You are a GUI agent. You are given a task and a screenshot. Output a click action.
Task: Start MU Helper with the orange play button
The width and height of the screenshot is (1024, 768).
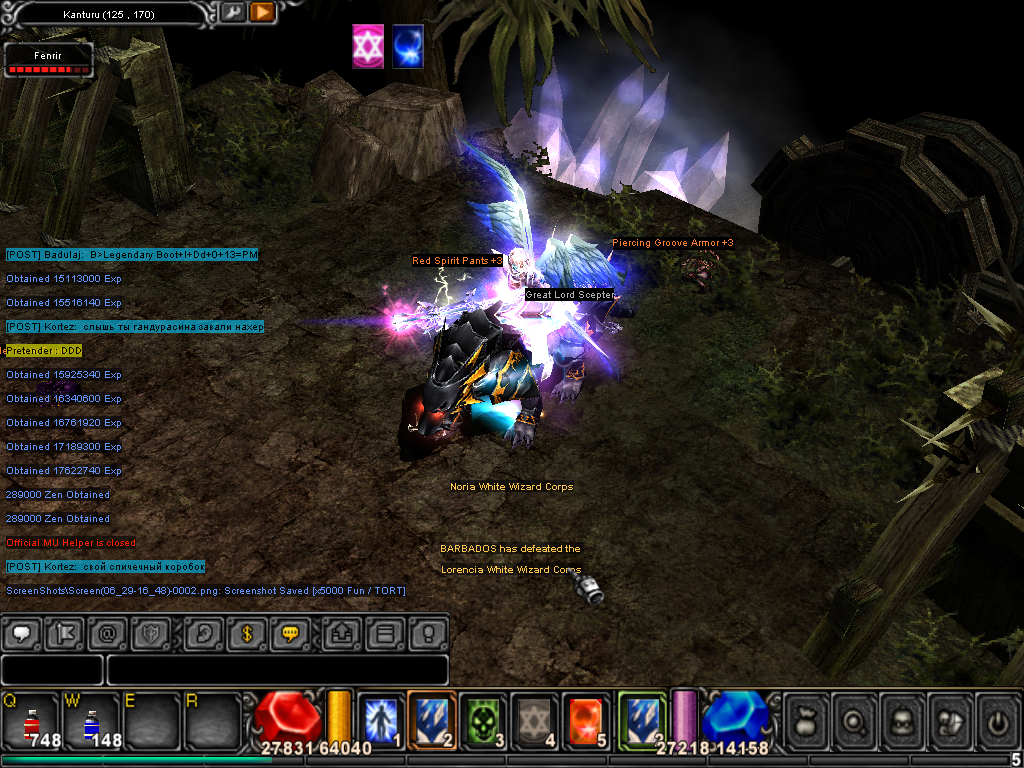262,13
